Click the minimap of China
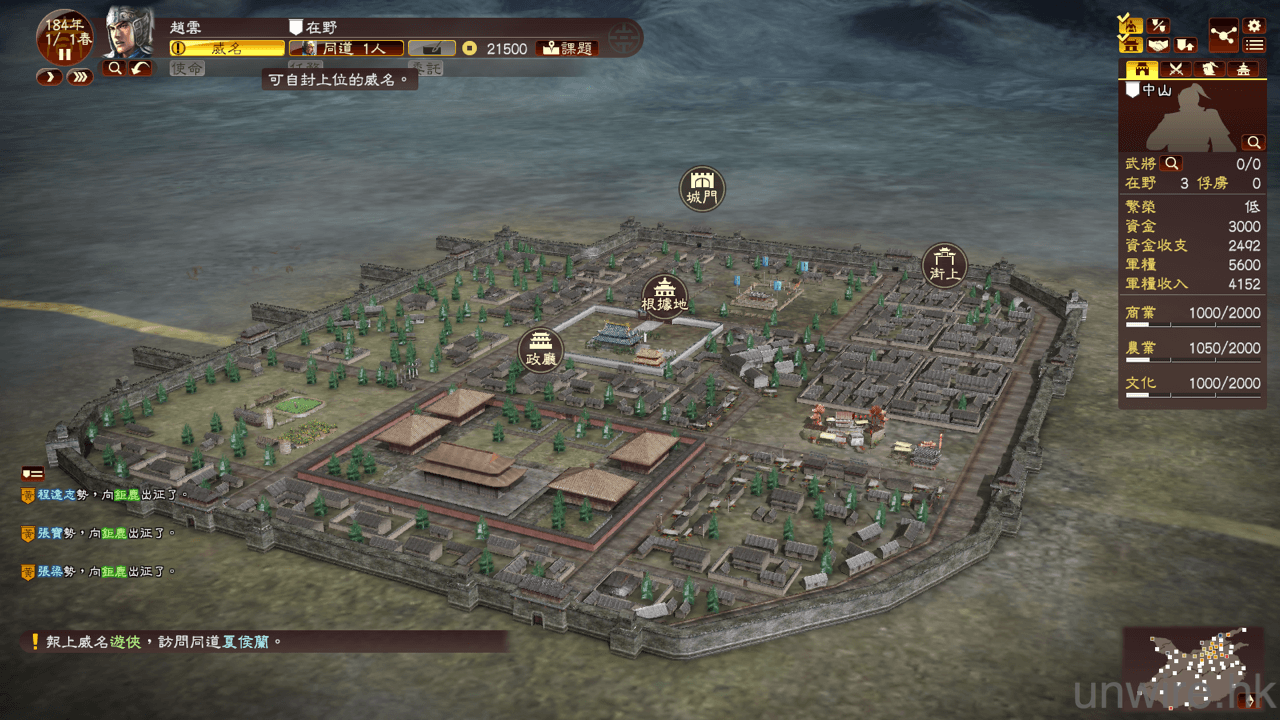The height and width of the screenshot is (720, 1280). 1194,668
